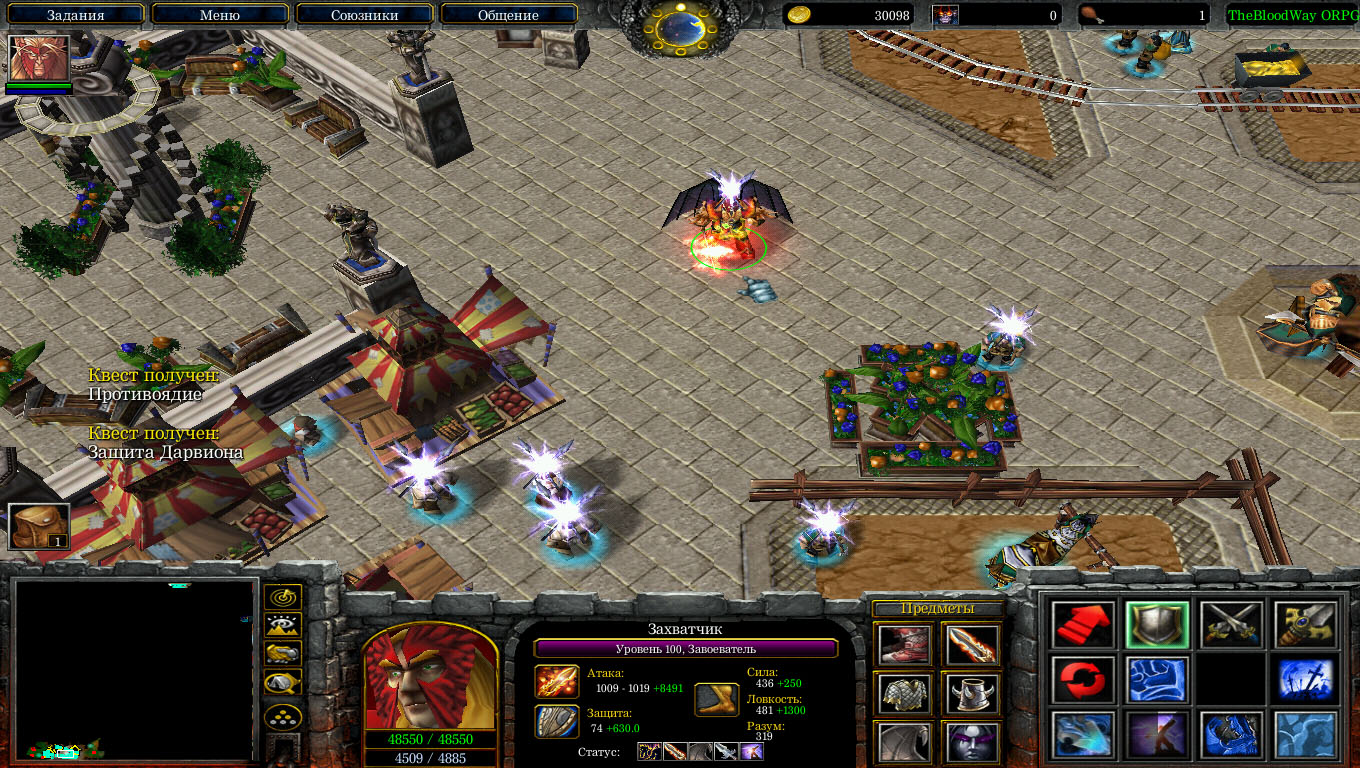Activate the red arrow move command

[1083, 625]
